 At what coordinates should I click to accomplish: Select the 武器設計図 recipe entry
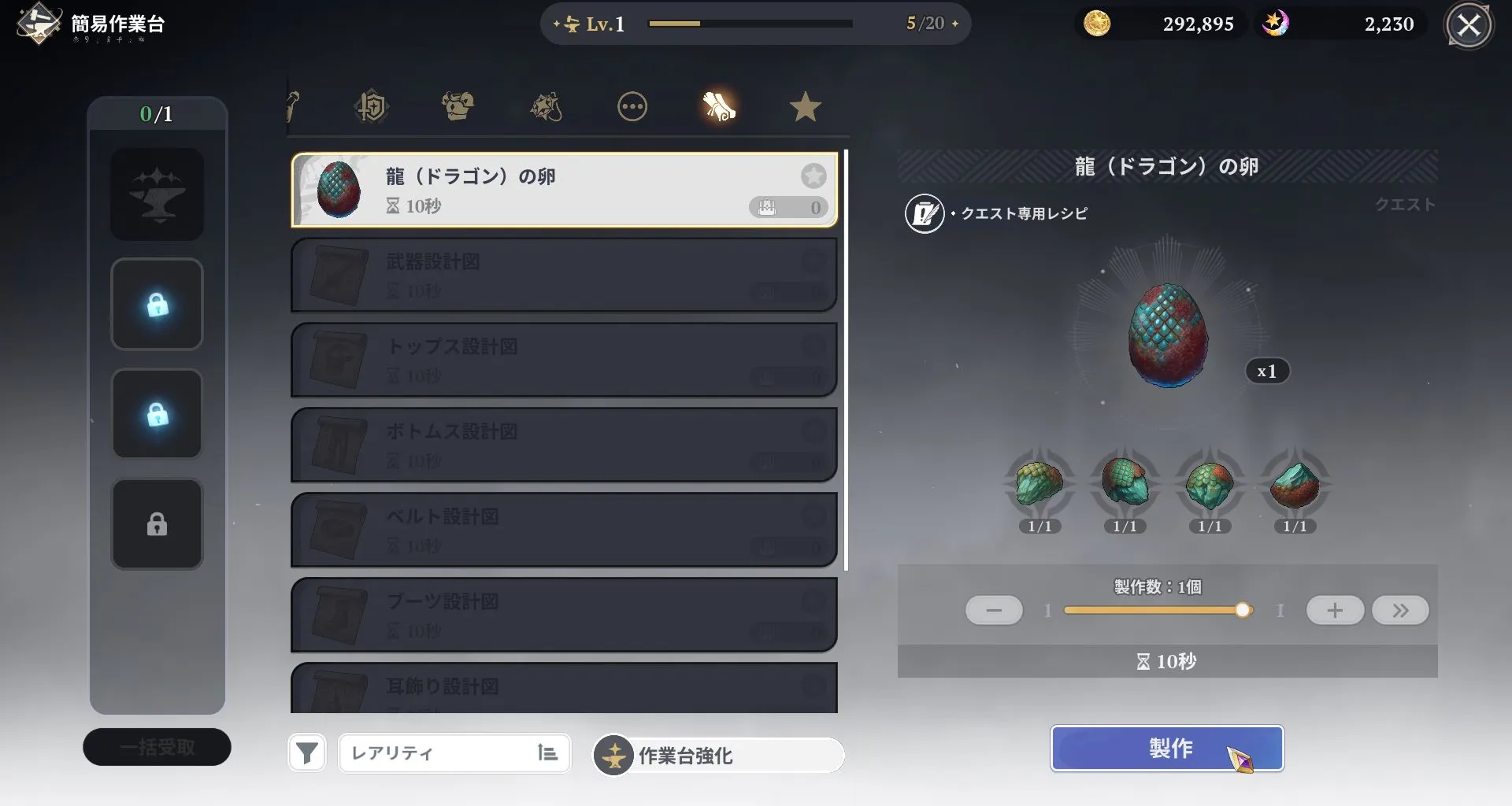[563, 275]
